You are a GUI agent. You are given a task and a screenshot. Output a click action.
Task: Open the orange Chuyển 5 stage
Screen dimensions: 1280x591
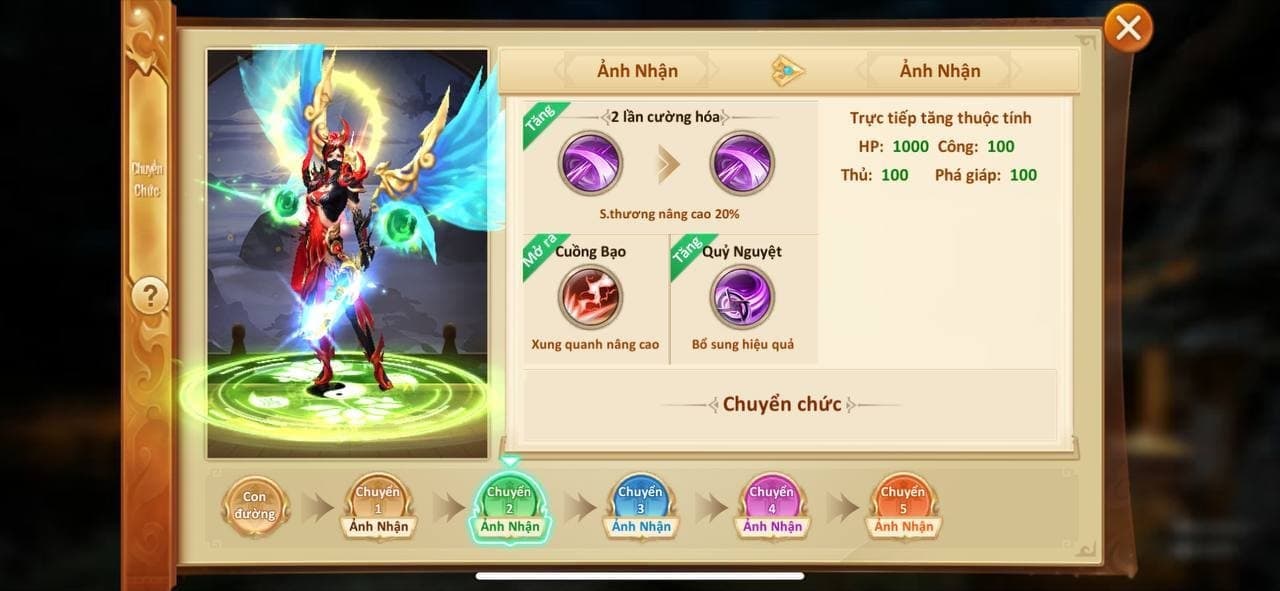(903, 506)
